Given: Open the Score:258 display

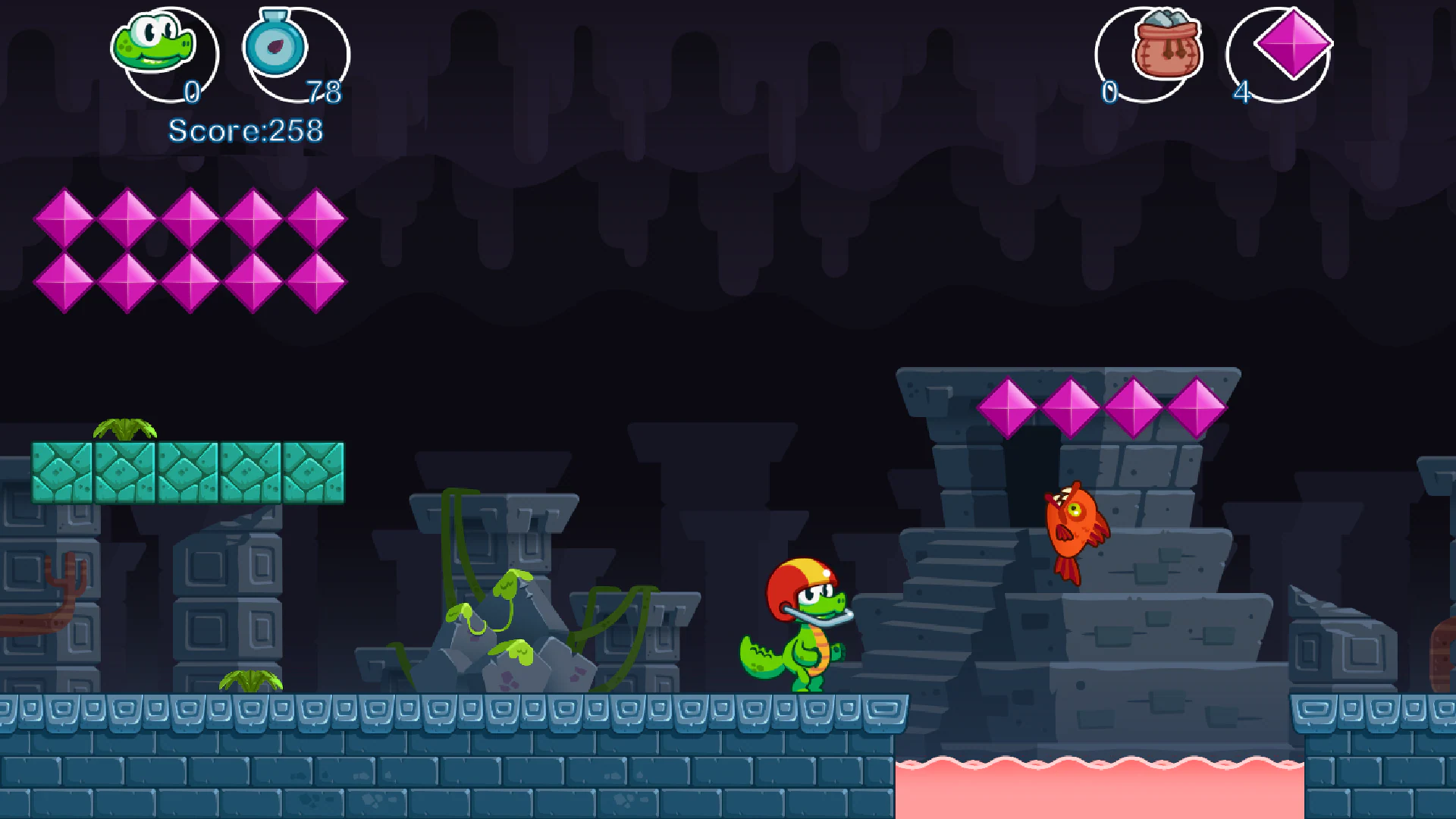Looking at the screenshot, I should pos(245,130).
